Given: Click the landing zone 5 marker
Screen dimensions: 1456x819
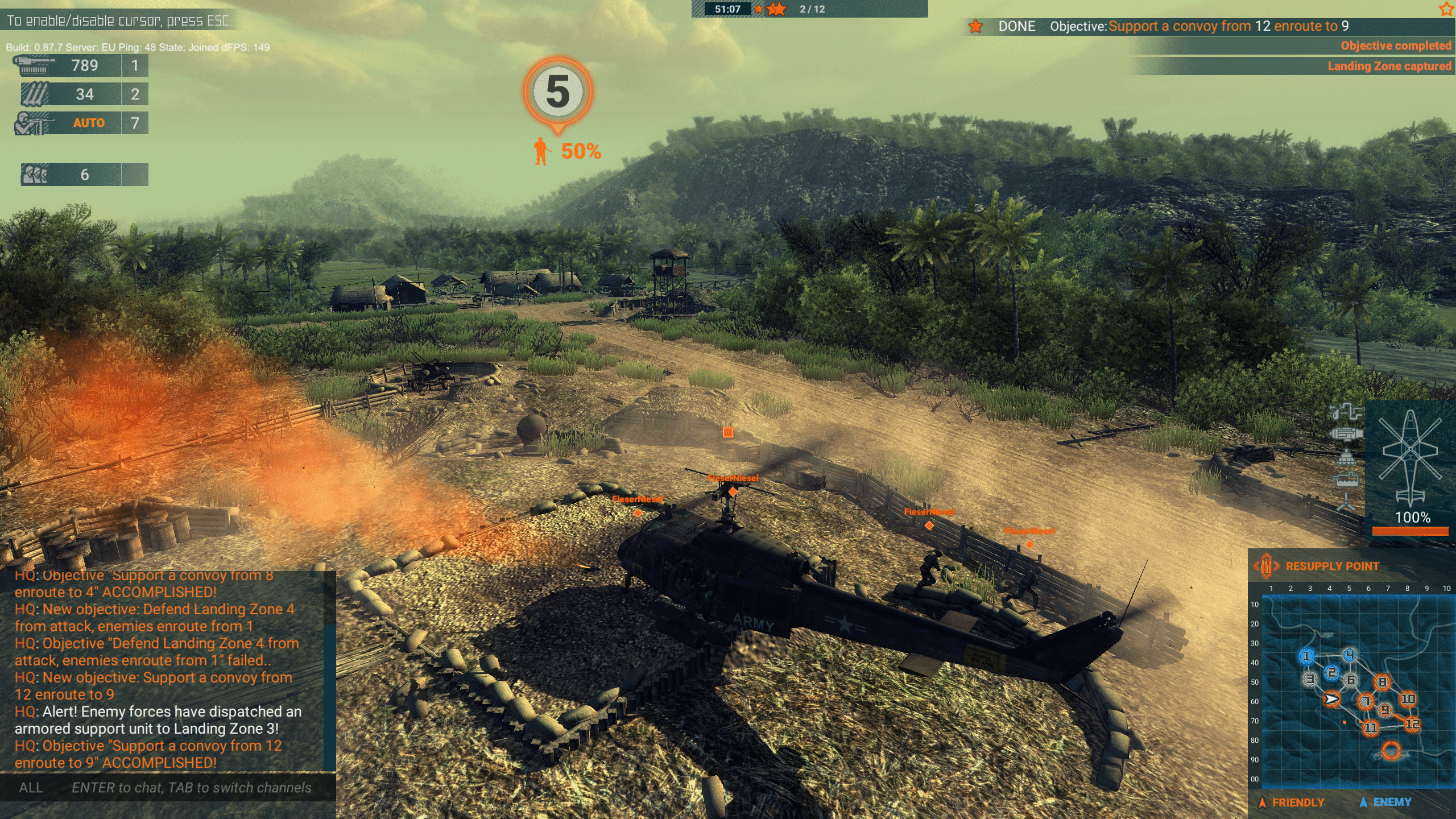Looking at the screenshot, I should click(x=557, y=92).
